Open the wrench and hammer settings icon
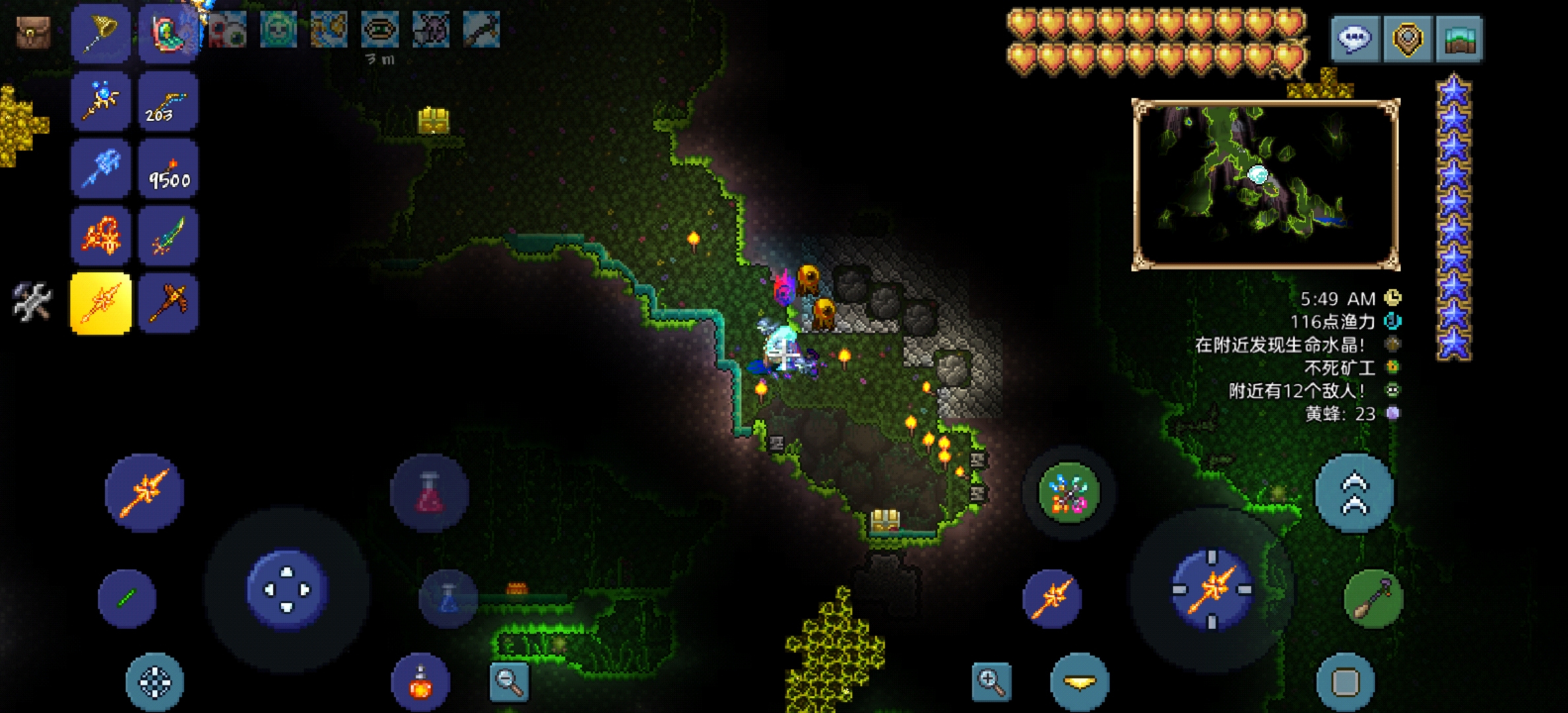This screenshot has height=713, width=1568. click(32, 302)
